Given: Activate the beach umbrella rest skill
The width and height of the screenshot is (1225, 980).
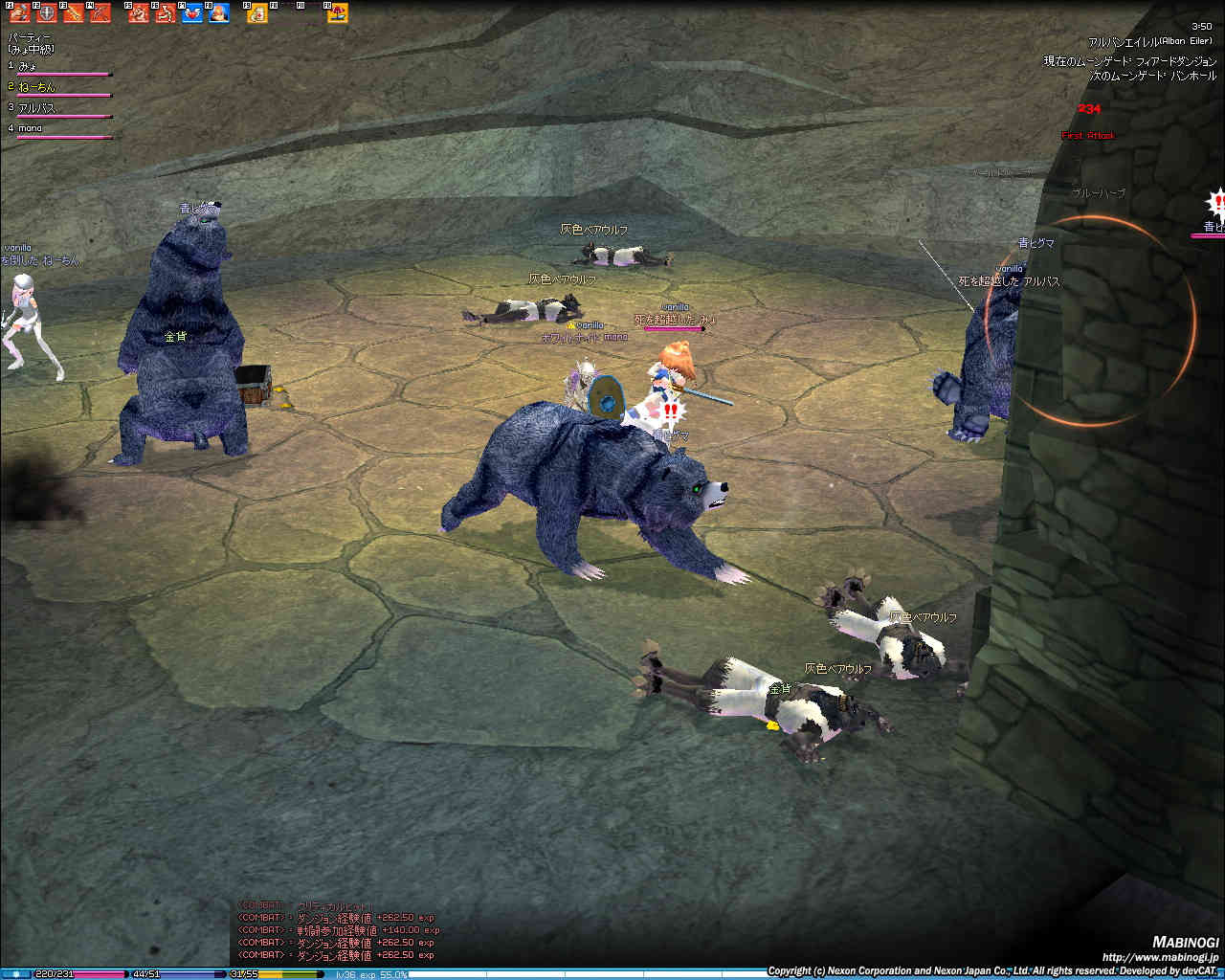Looking at the screenshot, I should tap(337, 13).
